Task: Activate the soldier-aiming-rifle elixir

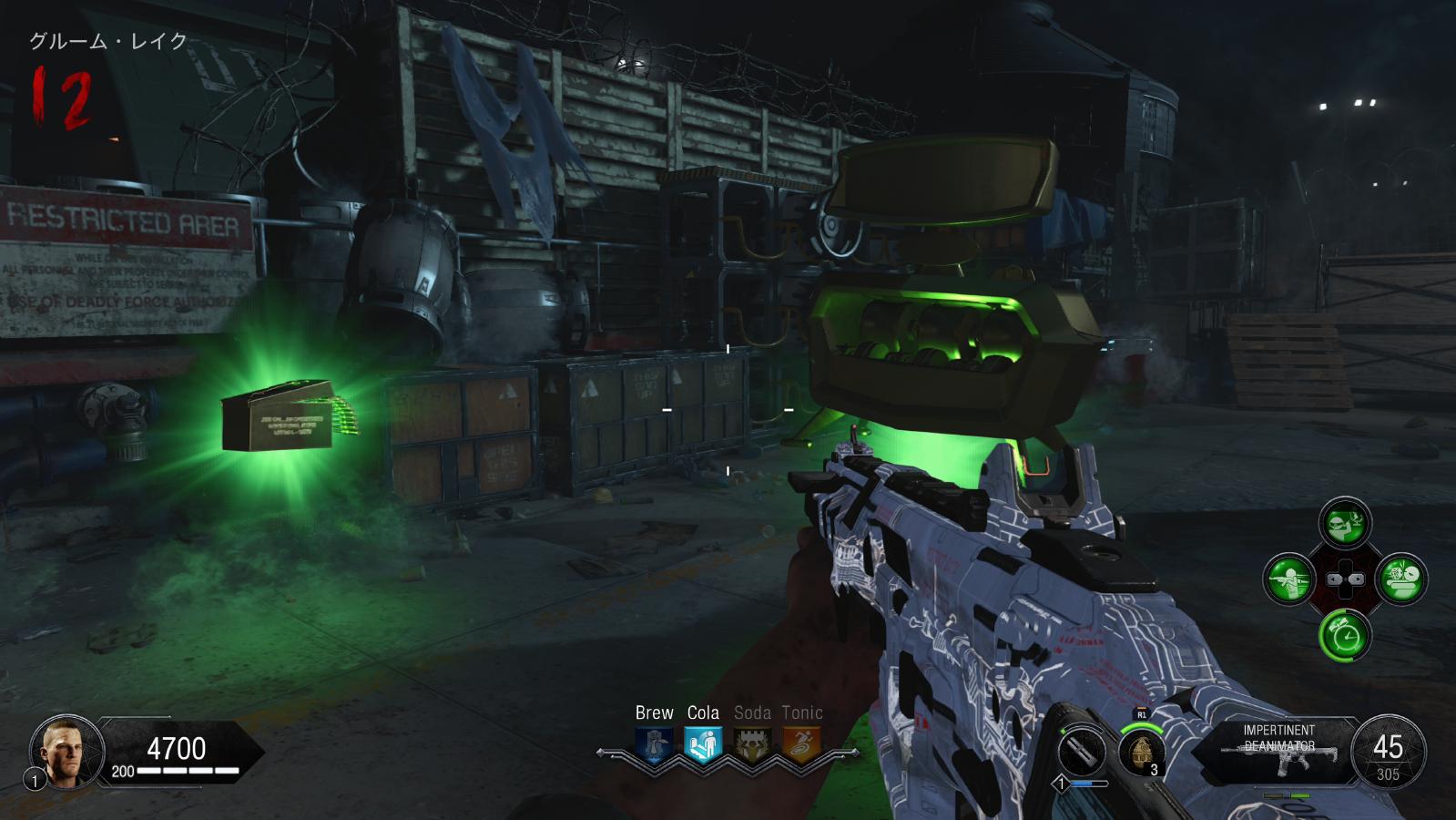Action: [1289, 579]
